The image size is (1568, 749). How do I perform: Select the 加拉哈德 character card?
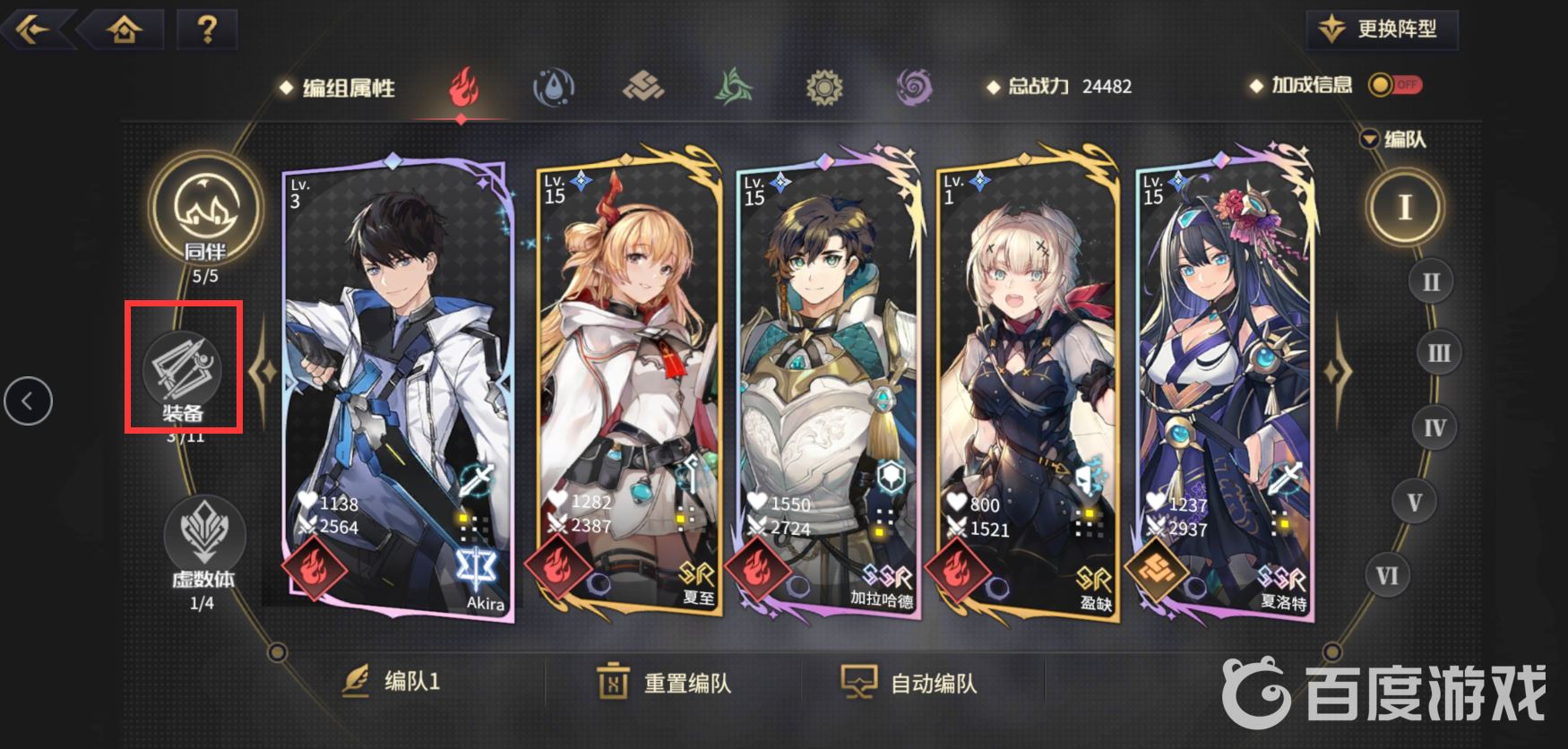pyautogui.click(x=827, y=385)
